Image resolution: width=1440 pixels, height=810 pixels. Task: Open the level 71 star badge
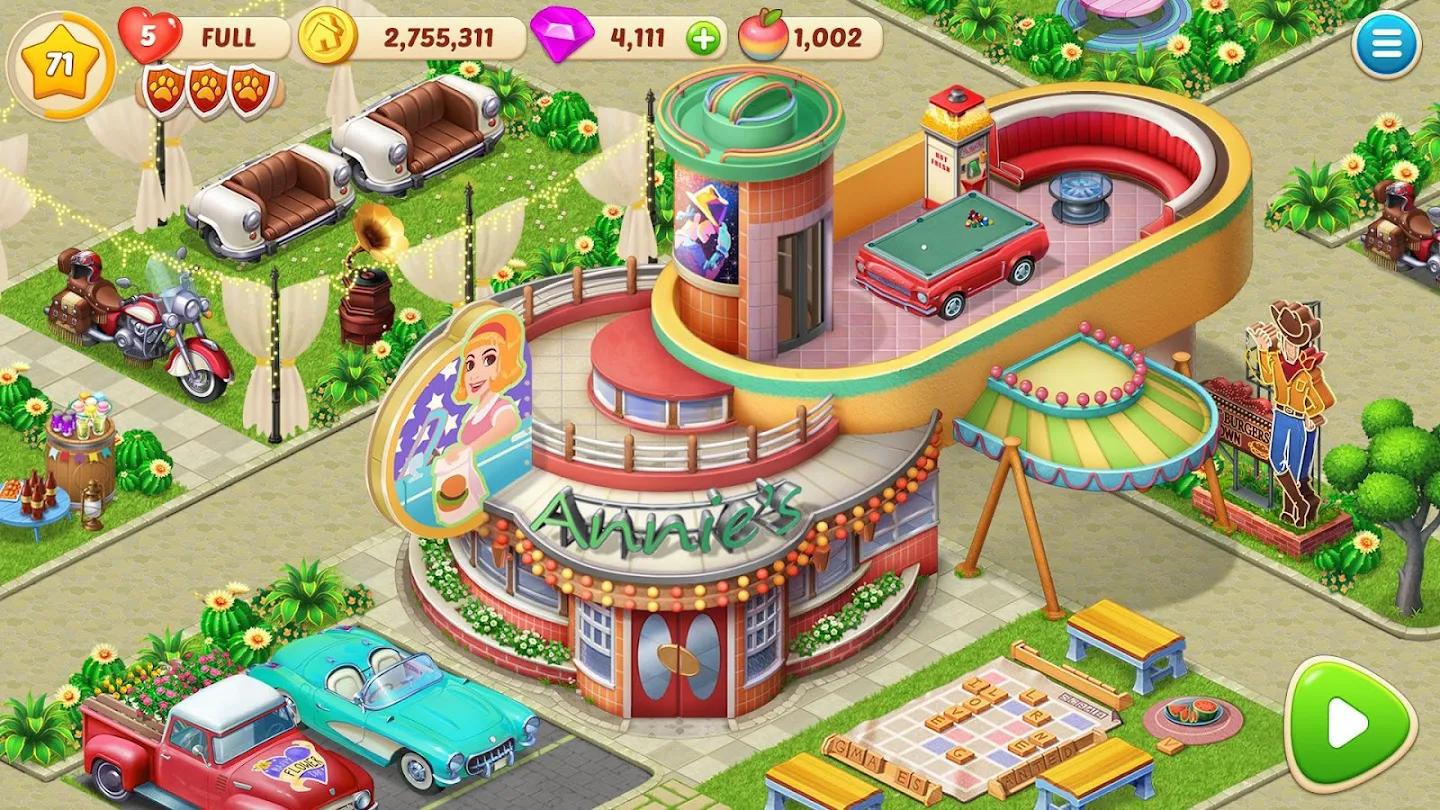point(61,65)
